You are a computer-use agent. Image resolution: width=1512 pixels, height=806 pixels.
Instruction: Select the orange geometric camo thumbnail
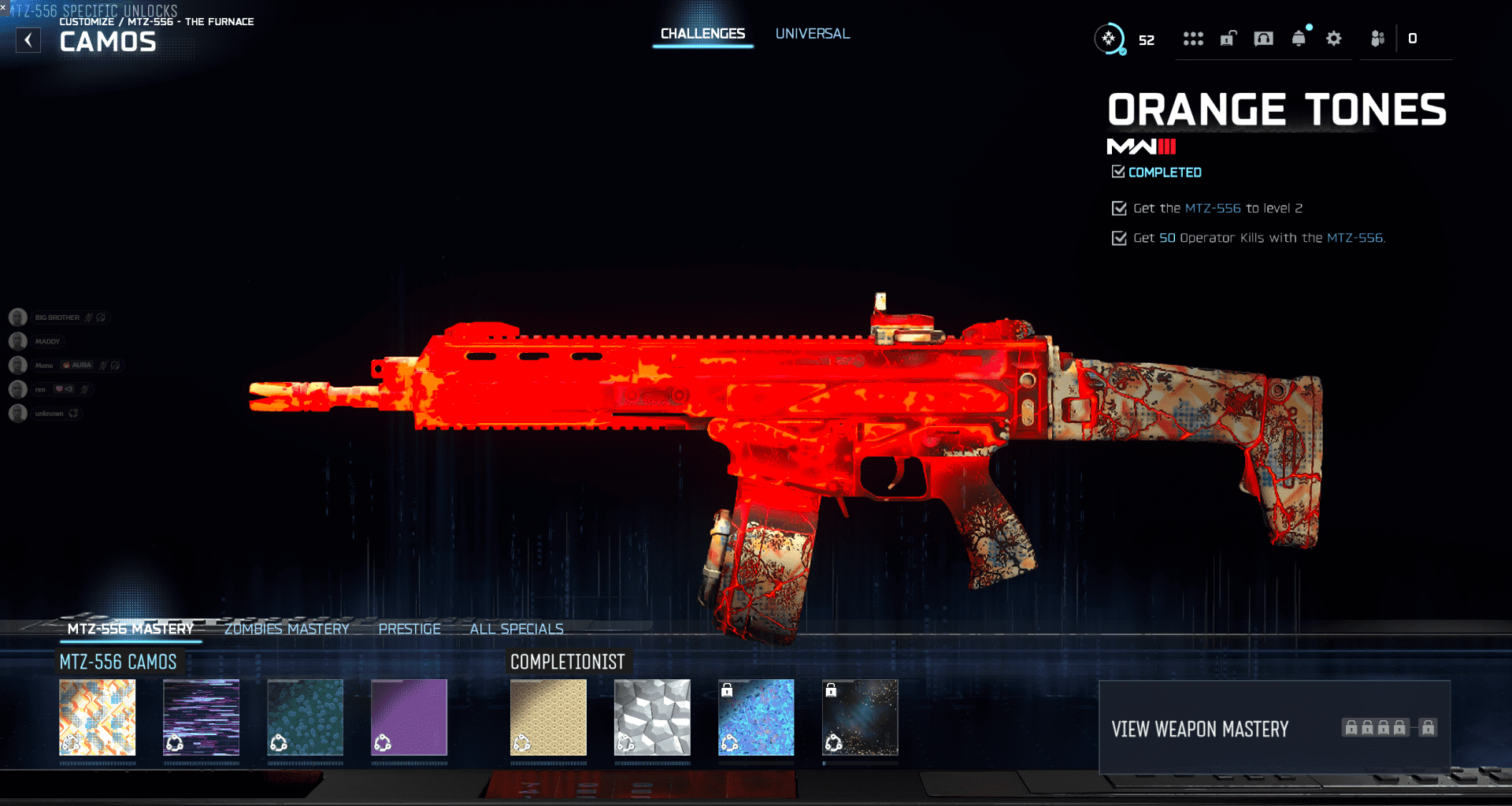(x=98, y=718)
